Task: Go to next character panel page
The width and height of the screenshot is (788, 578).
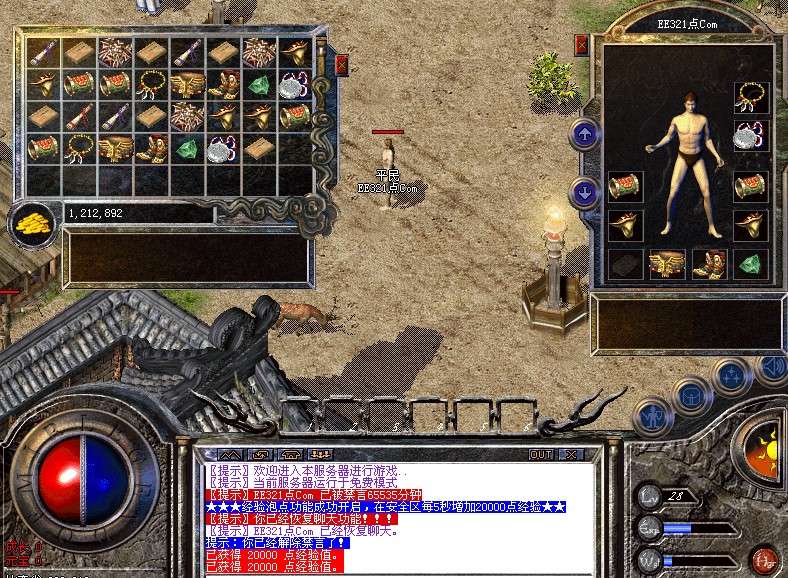Action: (x=584, y=193)
